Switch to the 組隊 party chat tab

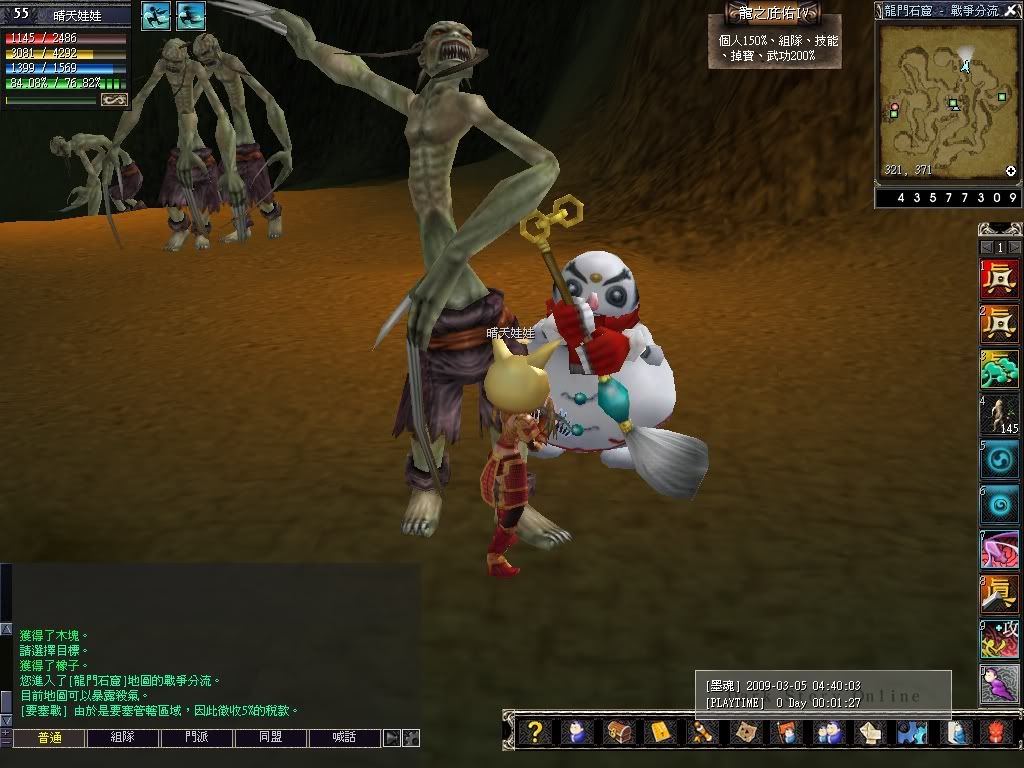click(x=122, y=738)
